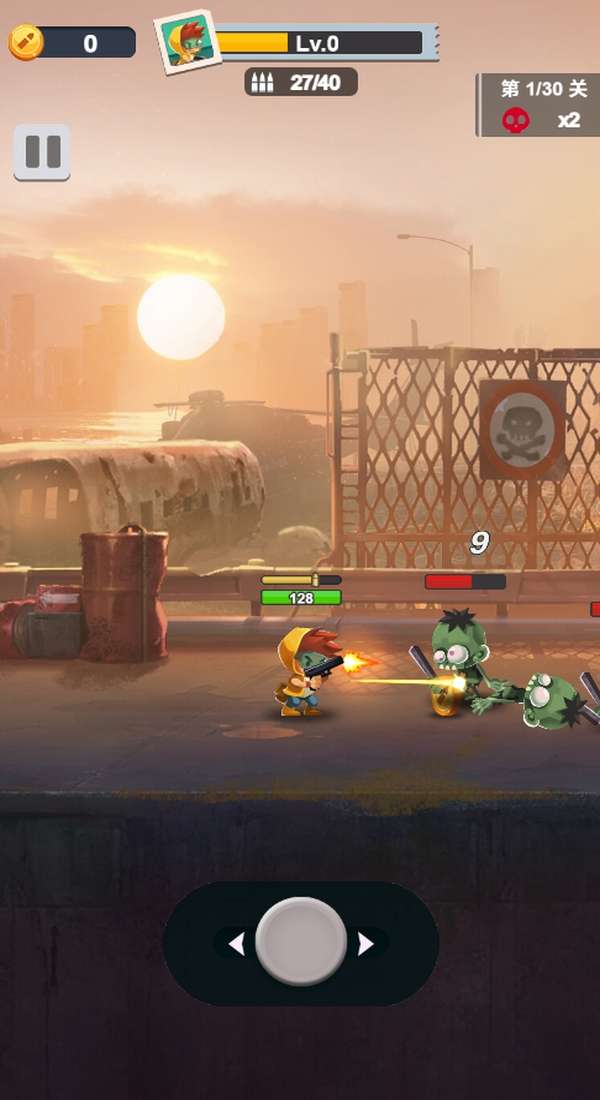Click the gold coin icon
Screen dimensions: 600x1100
point(25,43)
